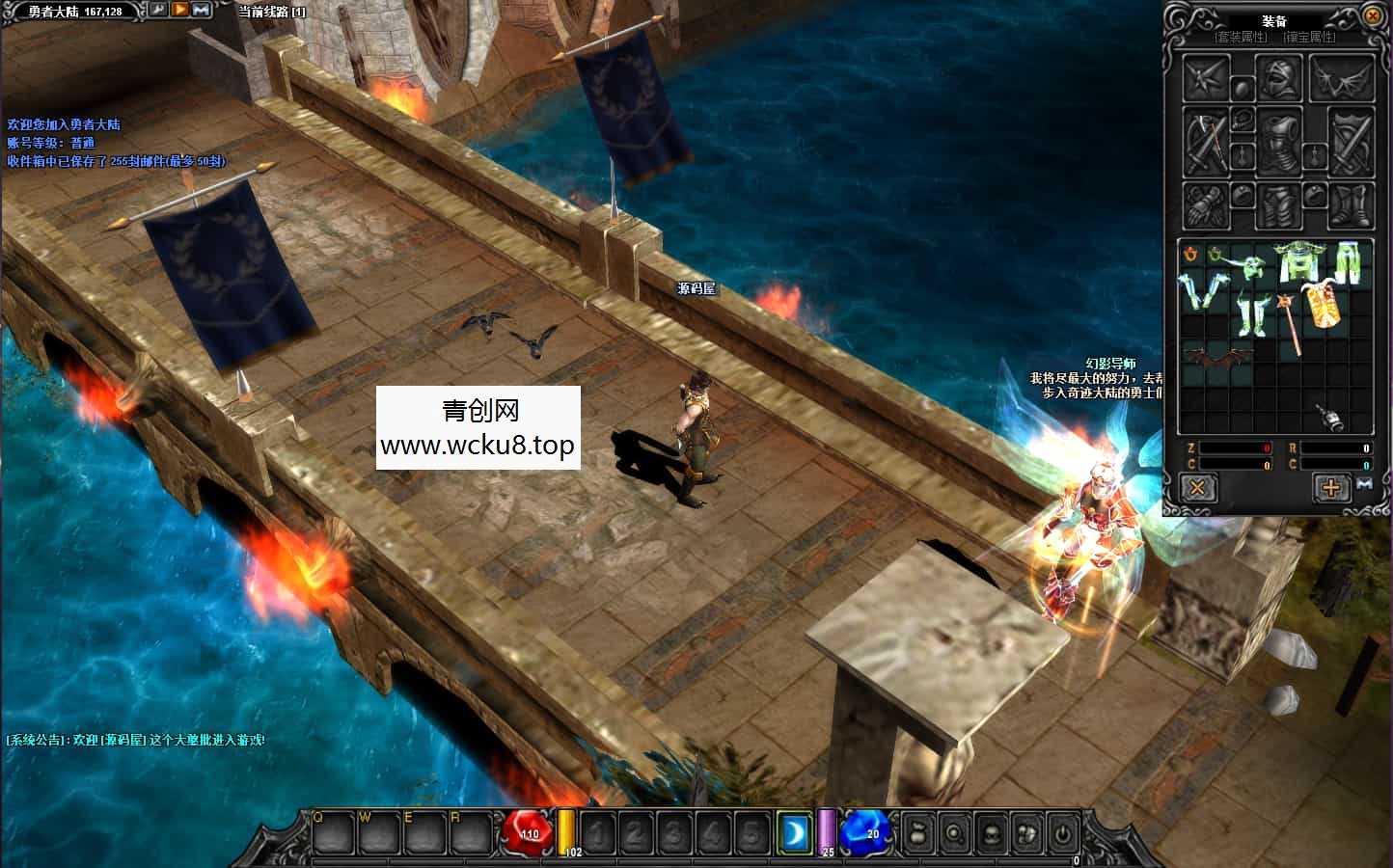This screenshot has width=1393, height=868.
Task: Click the wrench settings icon beside server name
Action: click(x=159, y=11)
